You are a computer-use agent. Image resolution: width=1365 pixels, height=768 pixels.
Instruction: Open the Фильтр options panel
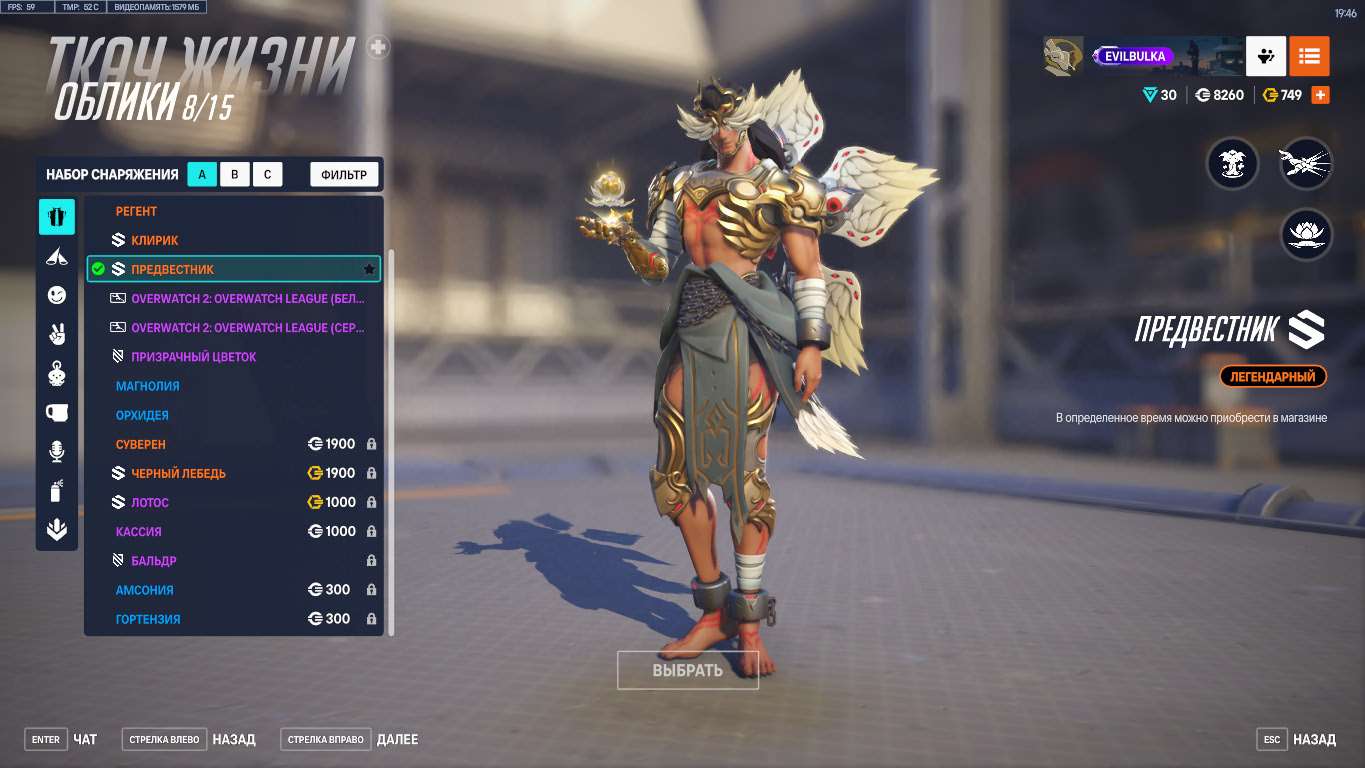(345, 173)
